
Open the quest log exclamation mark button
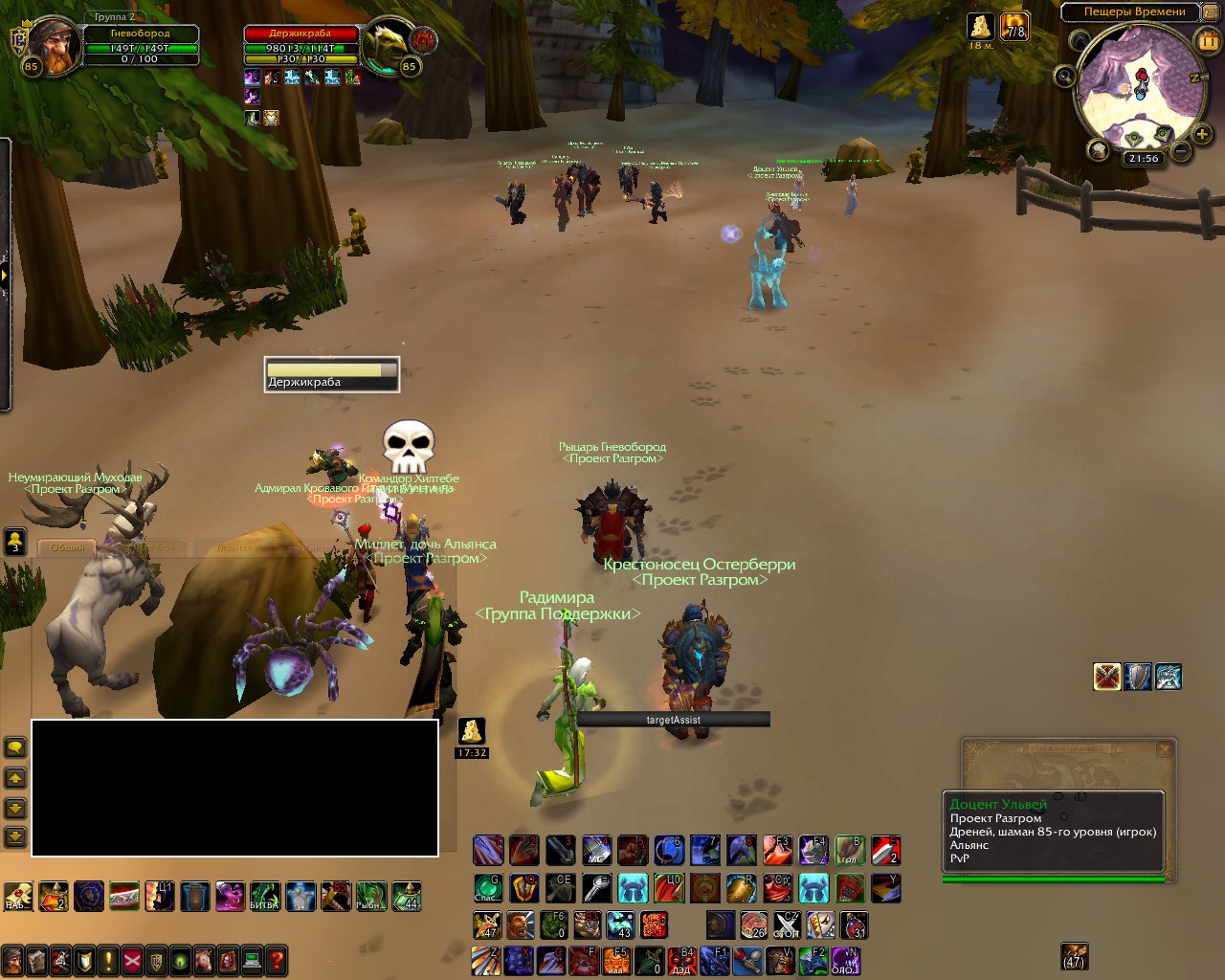tap(109, 959)
